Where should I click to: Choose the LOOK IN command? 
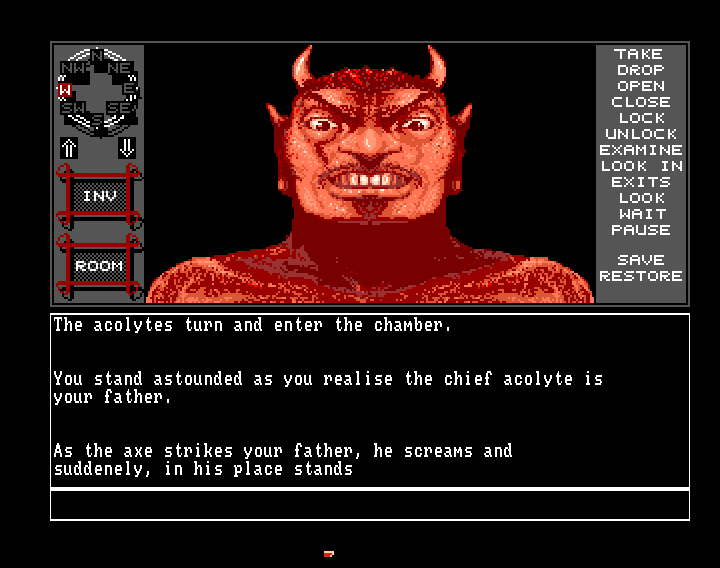pyautogui.click(x=640, y=166)
